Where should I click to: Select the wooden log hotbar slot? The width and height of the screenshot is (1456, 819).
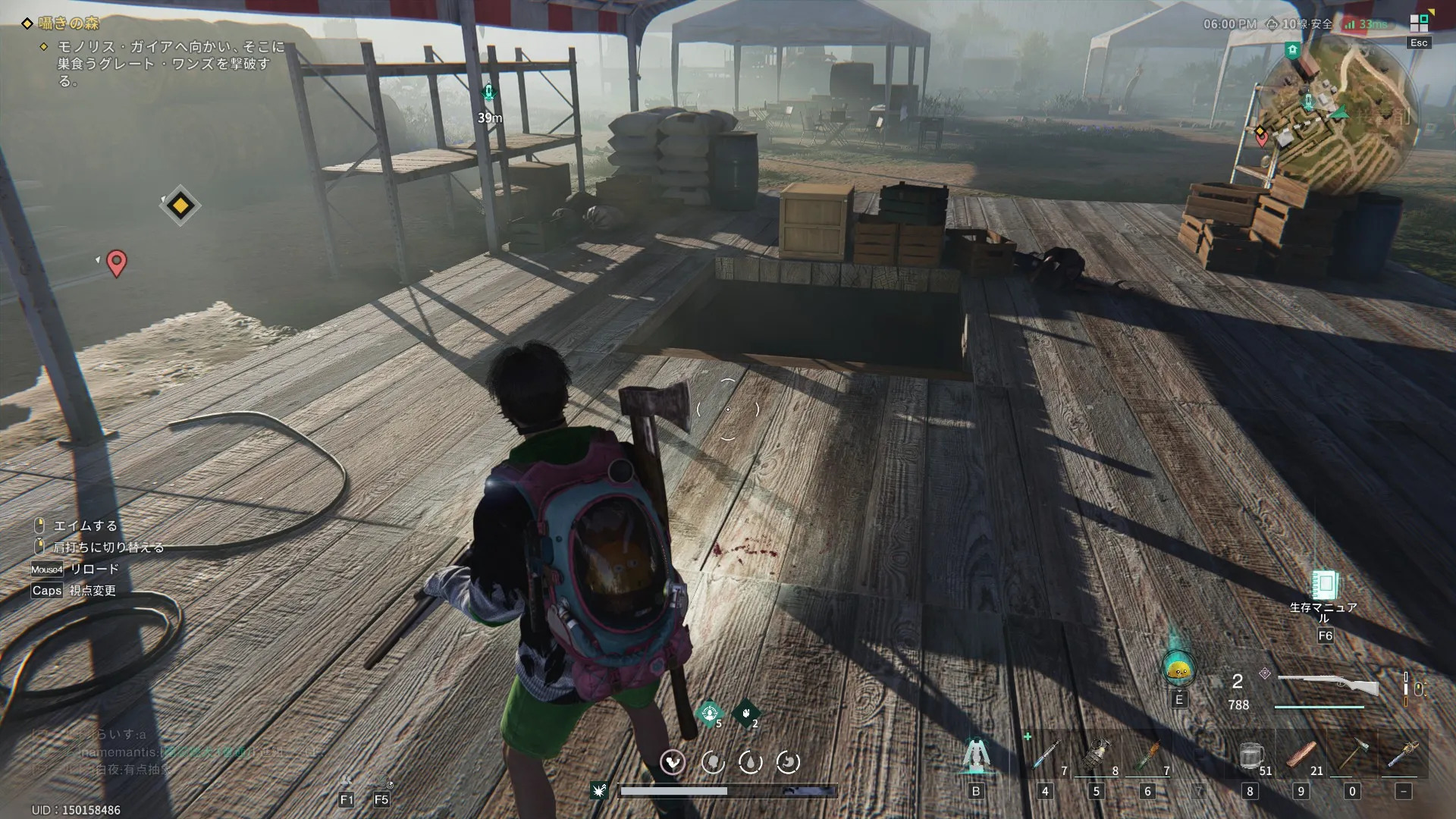click(x=1301, y=756)
